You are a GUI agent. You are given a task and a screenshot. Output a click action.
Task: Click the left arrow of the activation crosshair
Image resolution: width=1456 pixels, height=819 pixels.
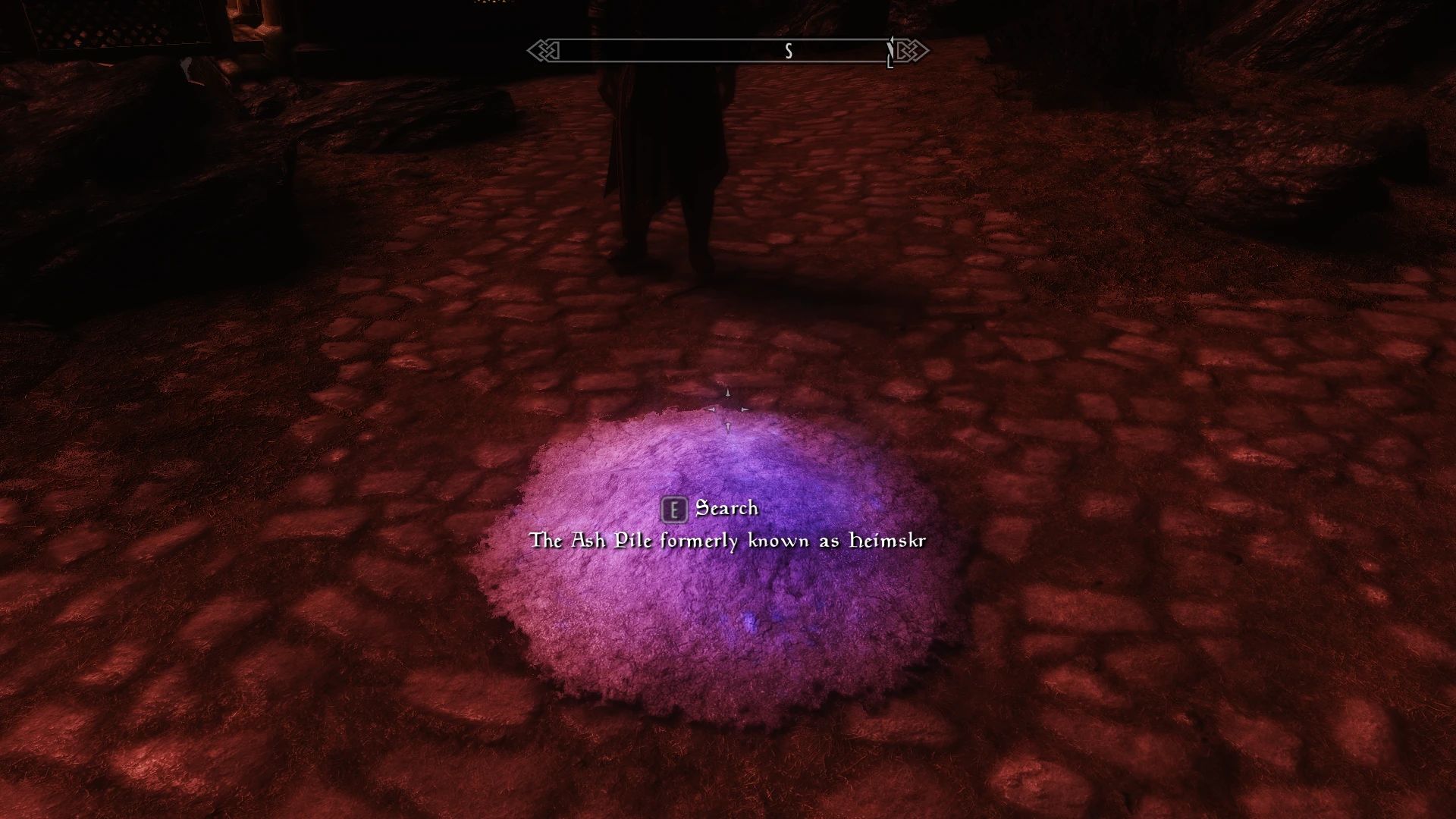pos(711,409)
